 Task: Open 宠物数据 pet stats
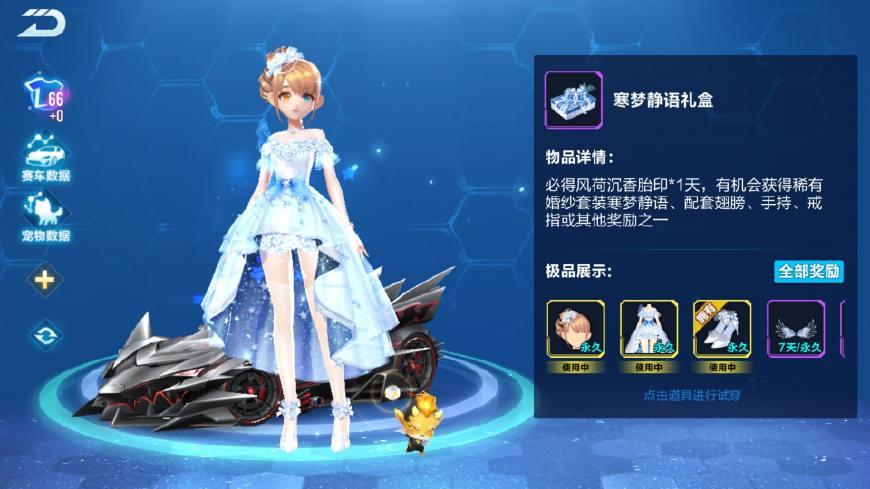(44, 215)
